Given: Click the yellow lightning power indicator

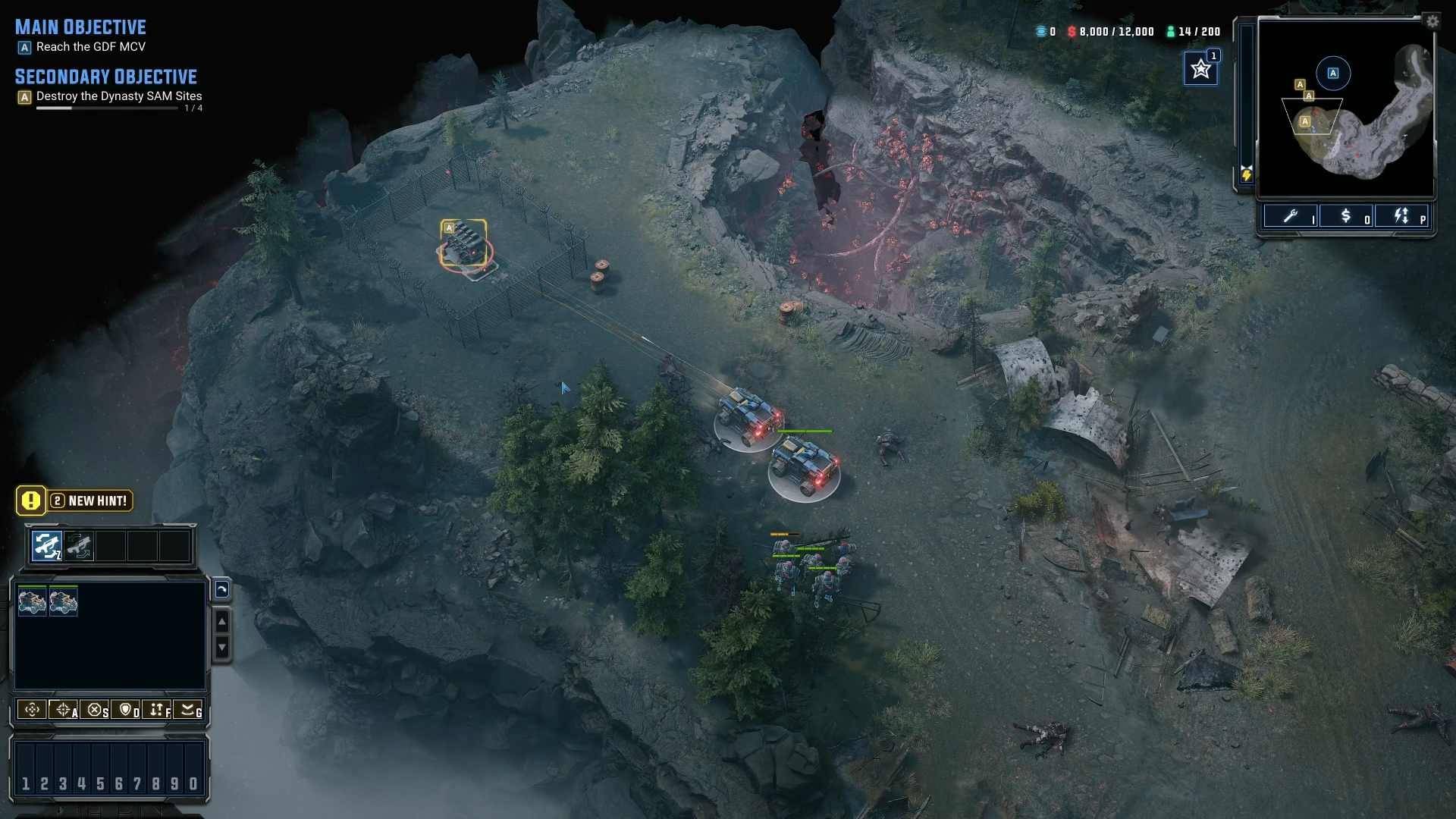Looking at the screenshot, I should coord(1247,175).
